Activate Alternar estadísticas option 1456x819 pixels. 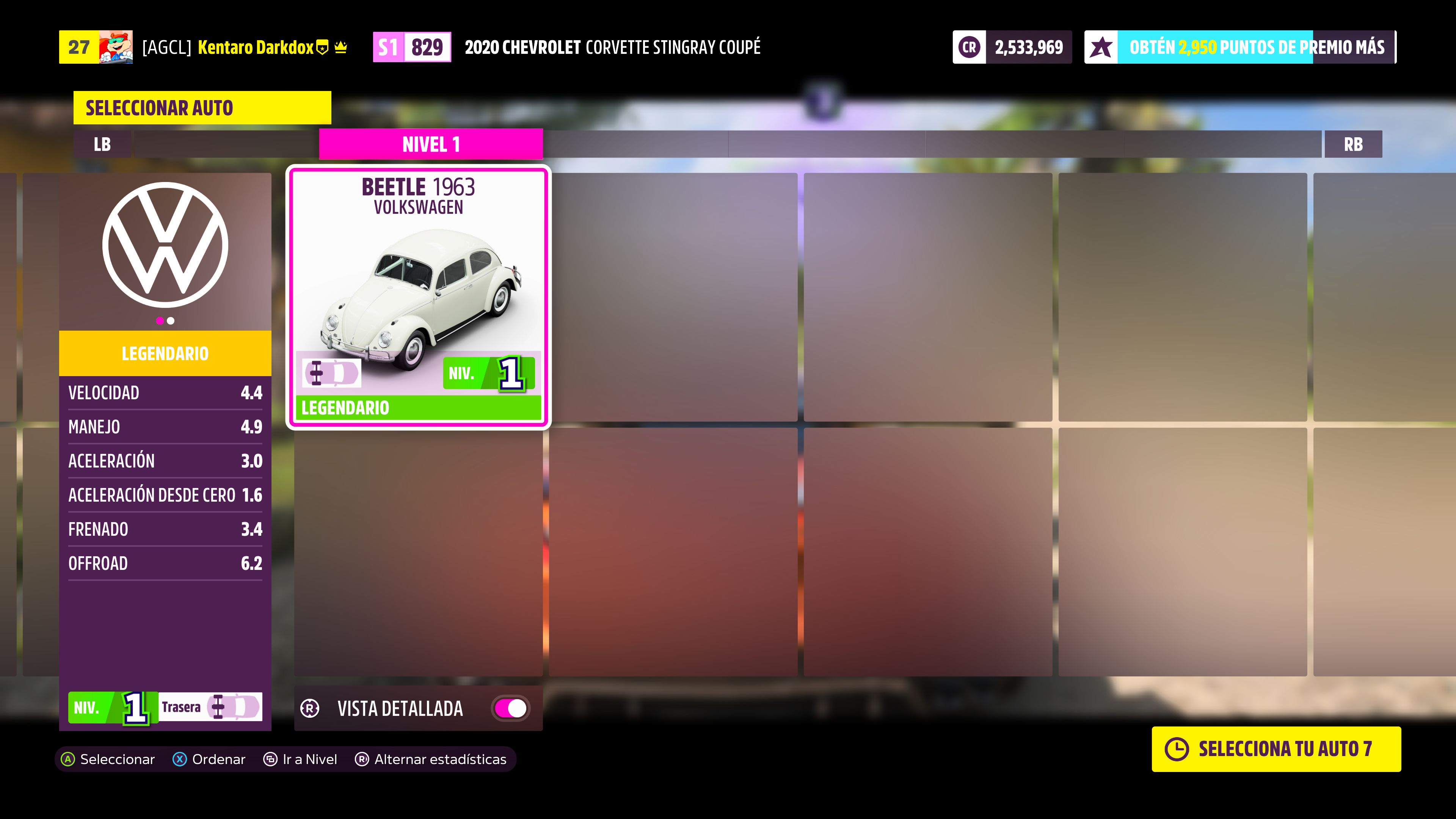(x=431, y=759)
